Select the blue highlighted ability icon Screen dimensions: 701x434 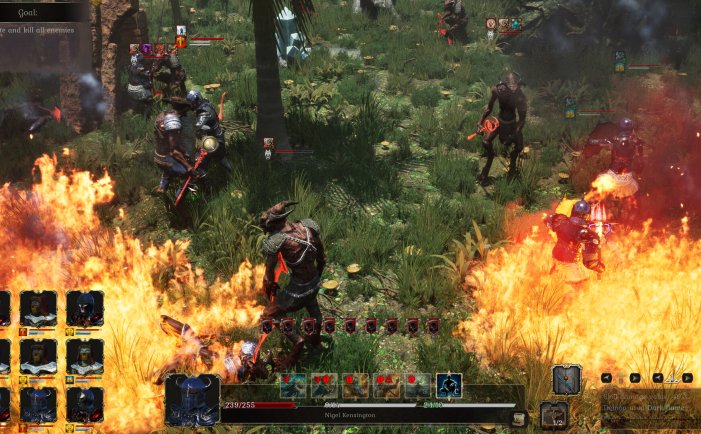click(449, 385)
